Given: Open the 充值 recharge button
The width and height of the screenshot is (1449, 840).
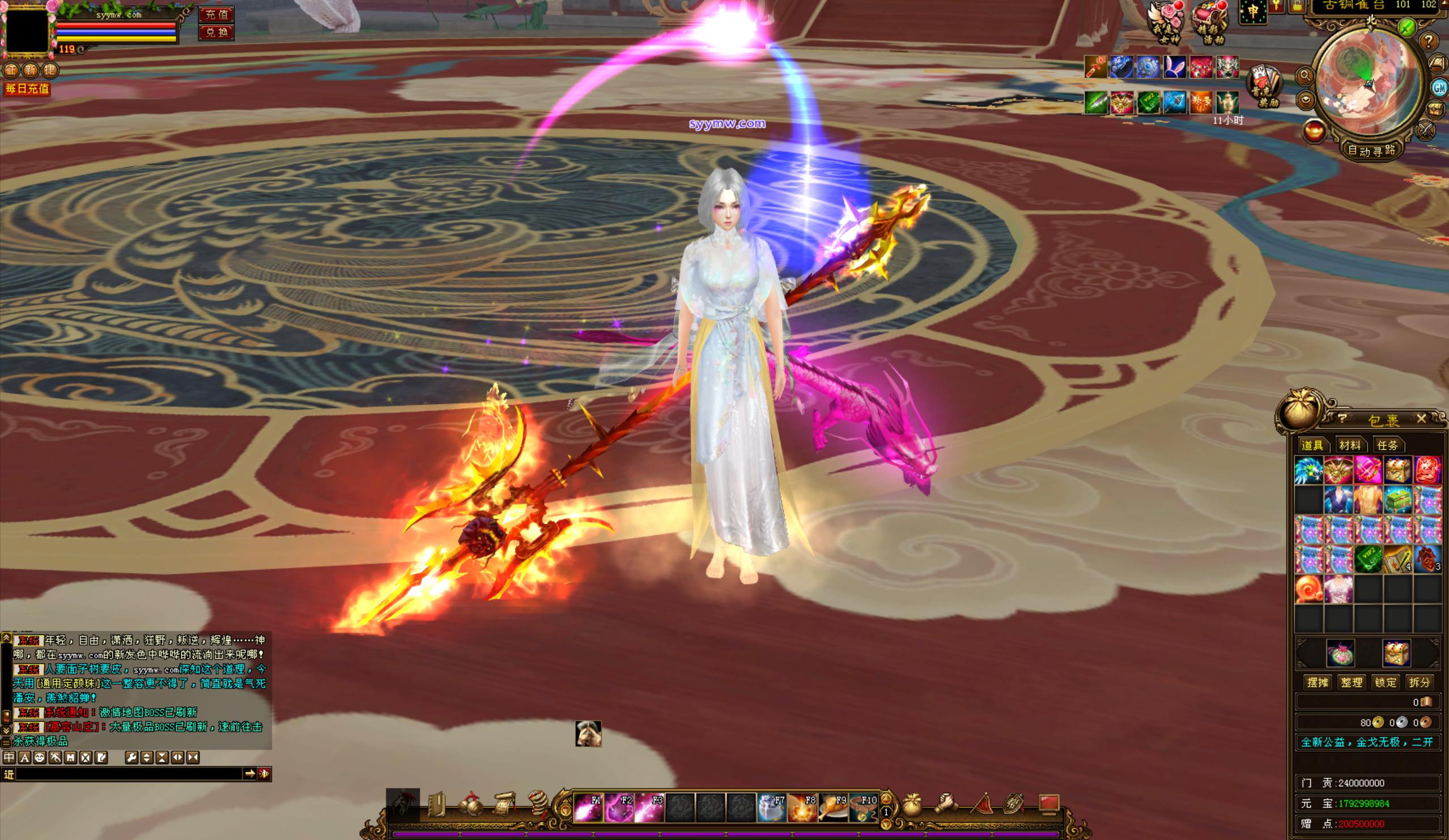Looking at the screenshot, I should point(216,14).
